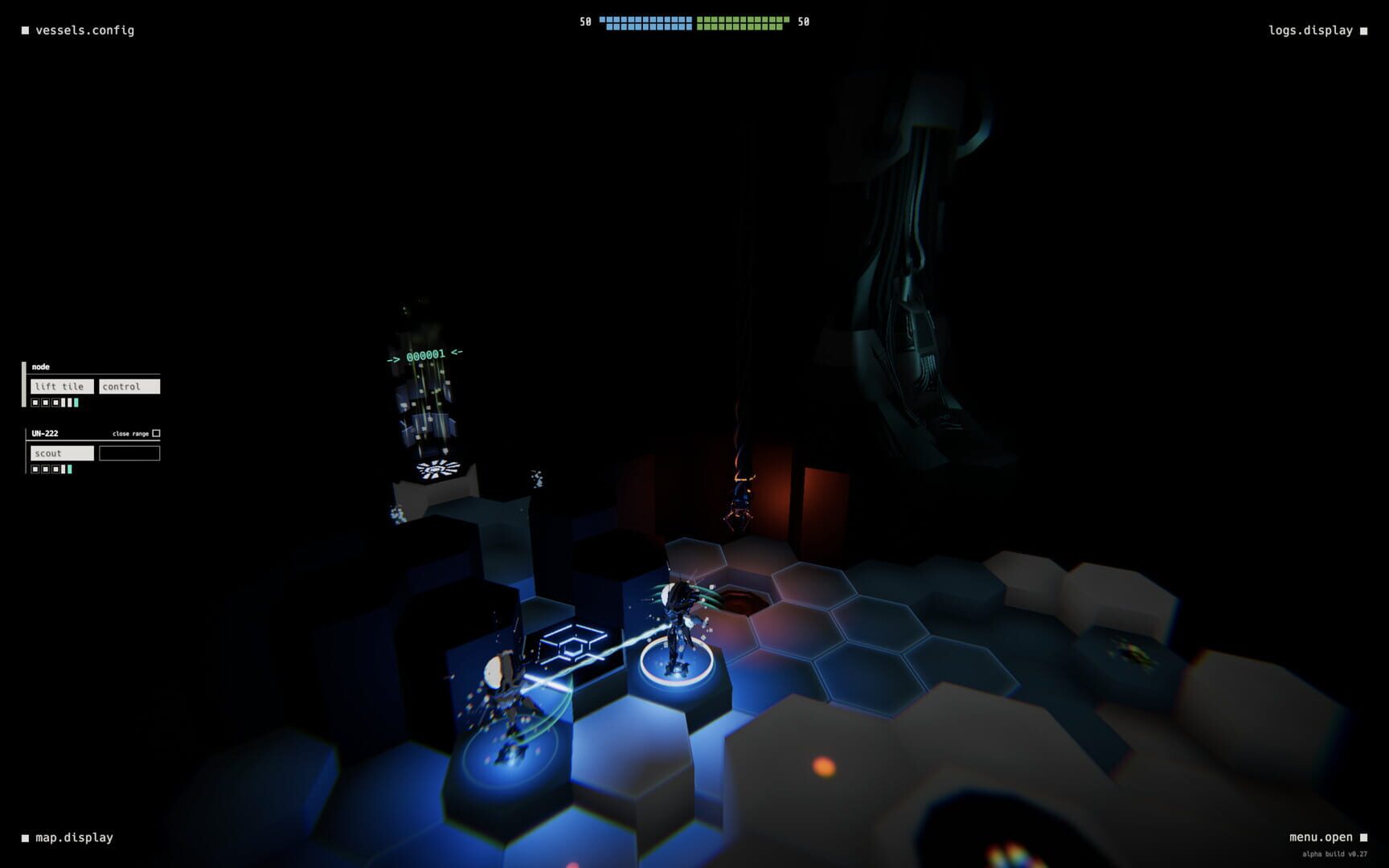Open vessels.config in the top left corner

(84, 30)
